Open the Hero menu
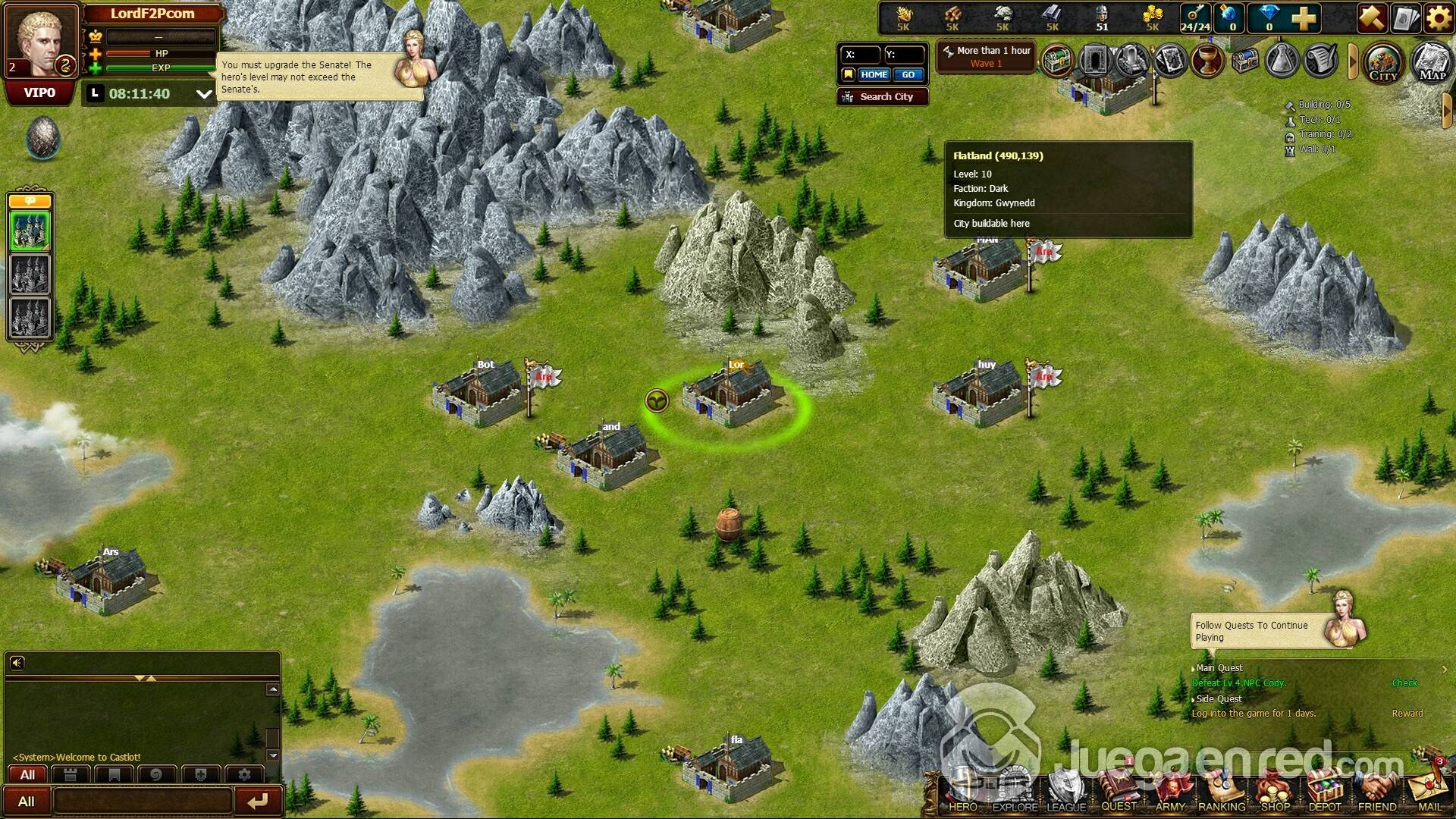Viewport: 1456px width, 819px height. pos(962,792)
